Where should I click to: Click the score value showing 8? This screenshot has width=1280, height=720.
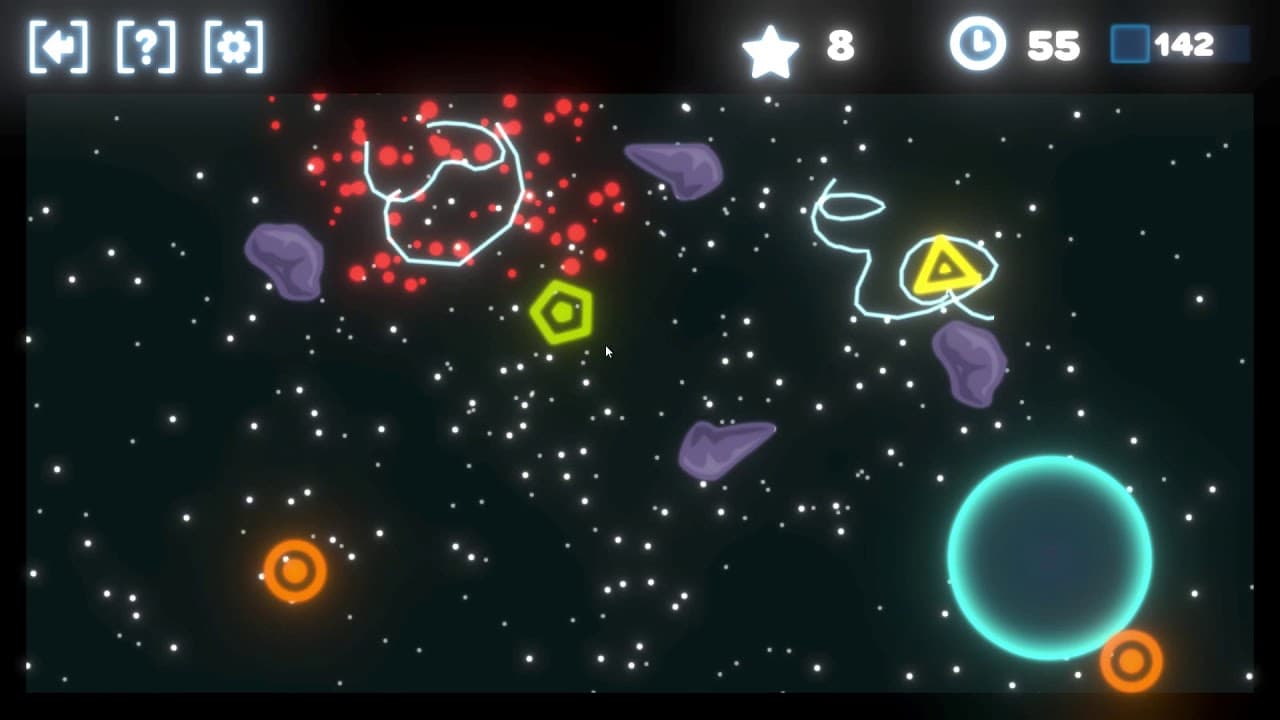[x=840, y=44]
